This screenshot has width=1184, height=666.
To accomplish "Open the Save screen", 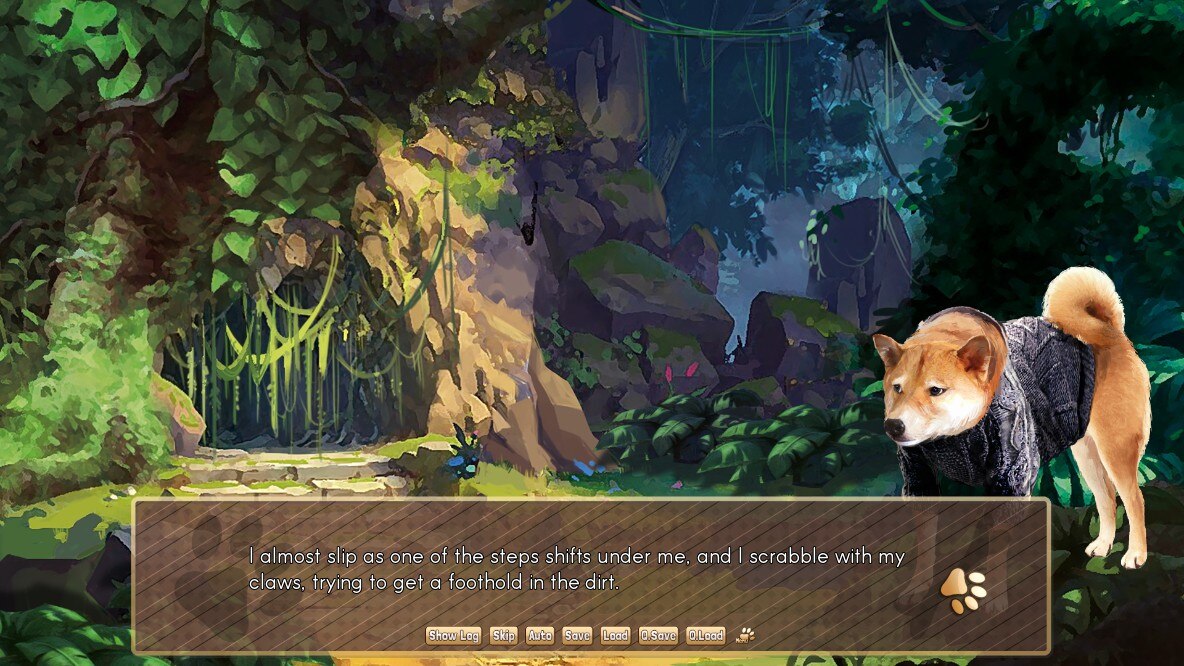I will 577,635.
